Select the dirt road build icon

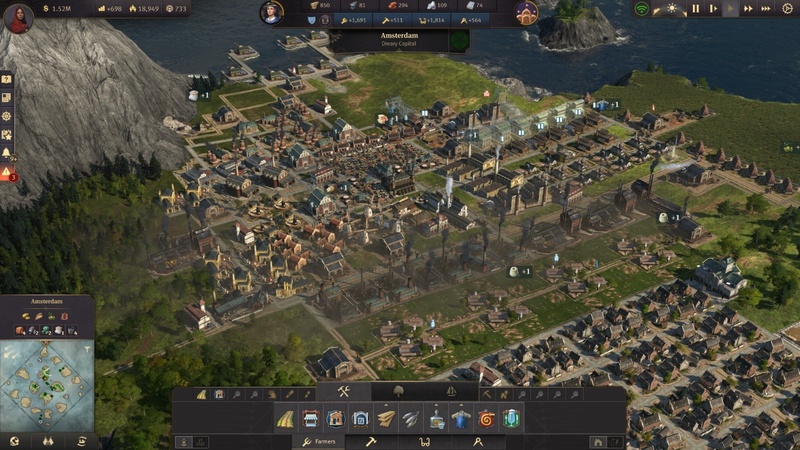coord(285,418)
